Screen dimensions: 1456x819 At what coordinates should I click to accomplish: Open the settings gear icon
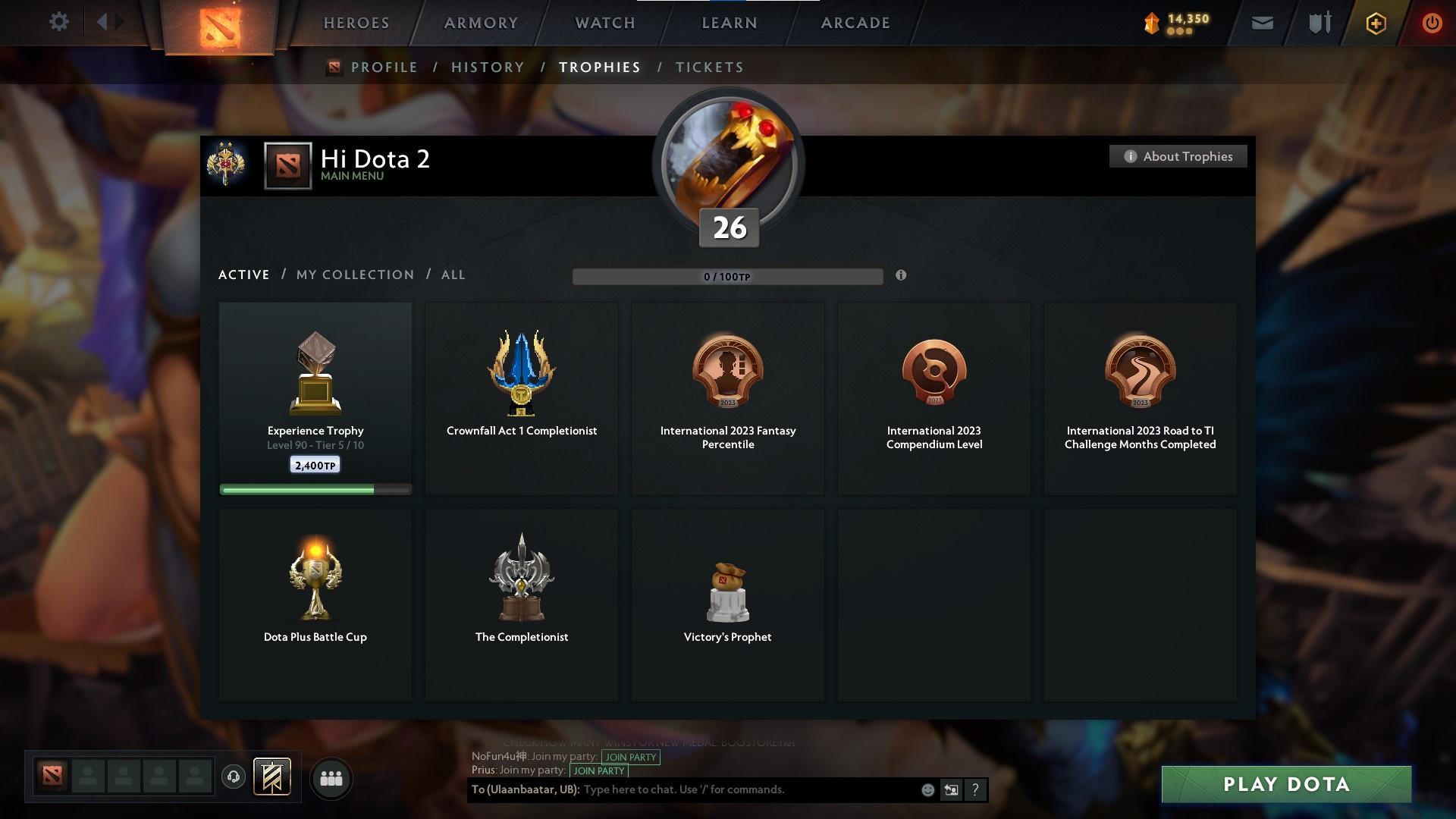59,22
